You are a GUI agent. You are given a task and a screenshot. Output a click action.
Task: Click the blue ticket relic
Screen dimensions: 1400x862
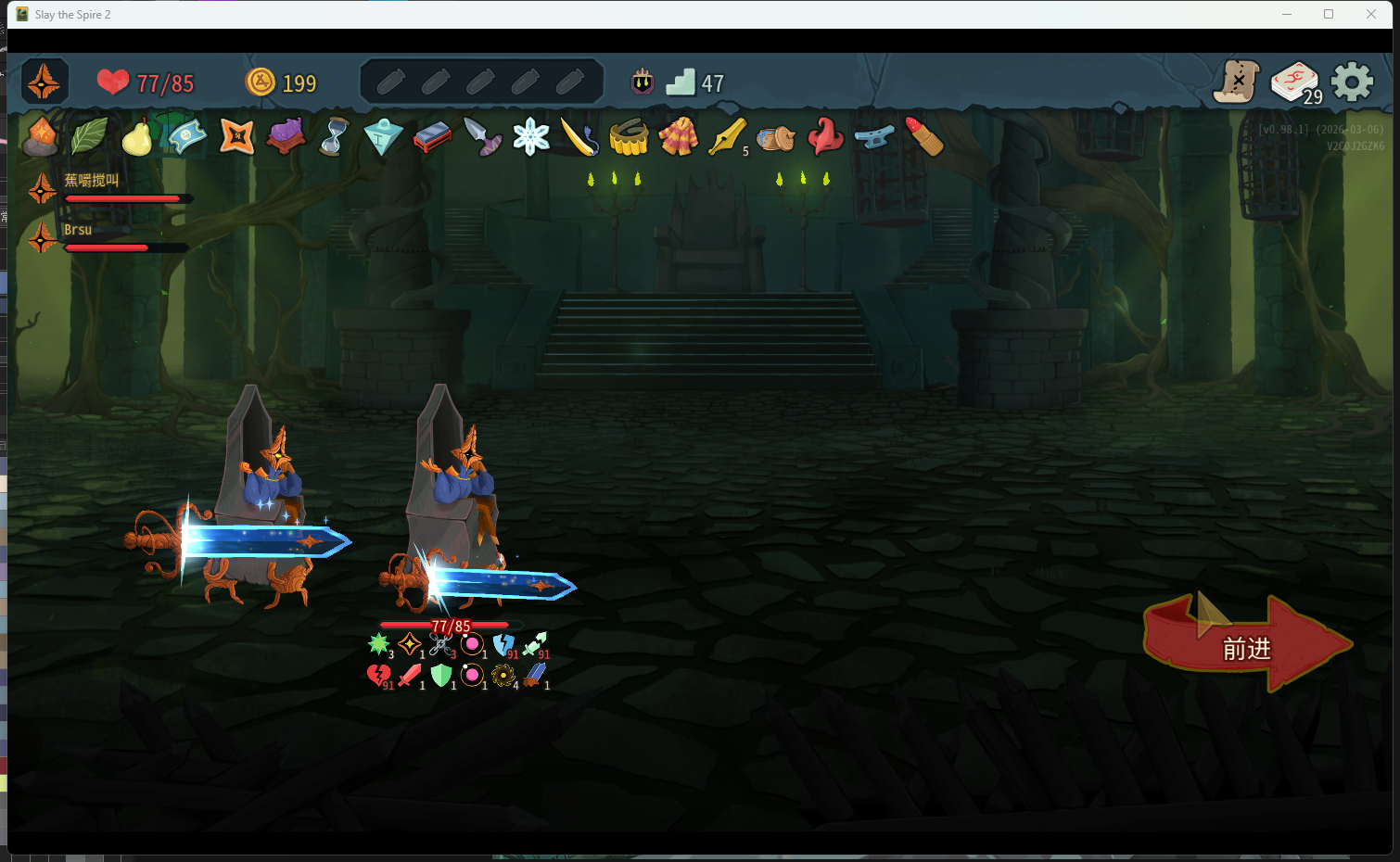(x=186, y=136)
